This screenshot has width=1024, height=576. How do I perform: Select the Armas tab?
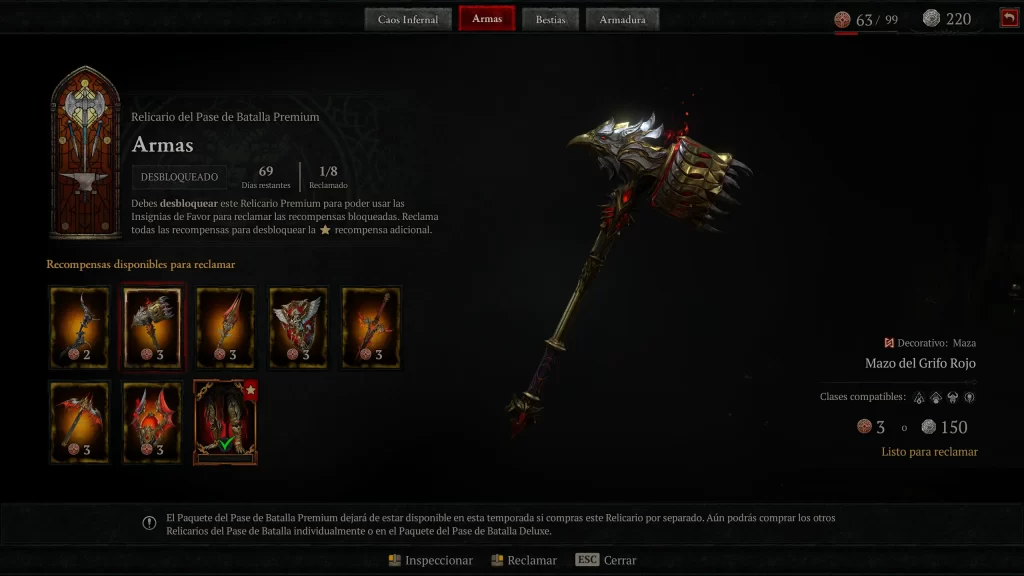(x=487, y=19)
